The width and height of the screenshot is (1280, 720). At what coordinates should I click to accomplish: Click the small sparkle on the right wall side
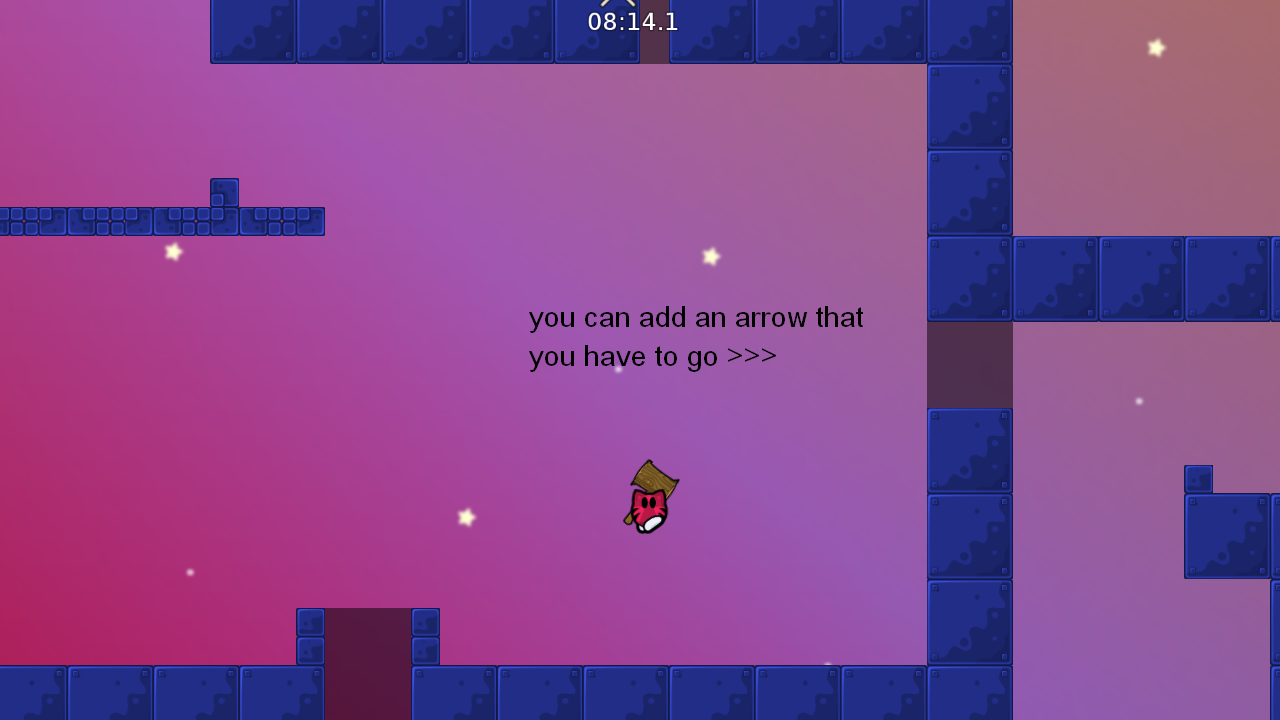pos(1138,400)
